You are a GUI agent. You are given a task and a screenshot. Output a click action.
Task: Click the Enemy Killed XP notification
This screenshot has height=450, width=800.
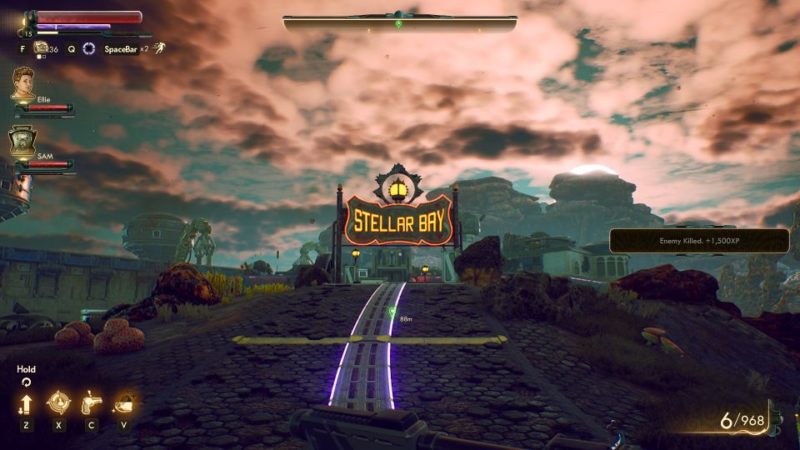click(699, 241)
